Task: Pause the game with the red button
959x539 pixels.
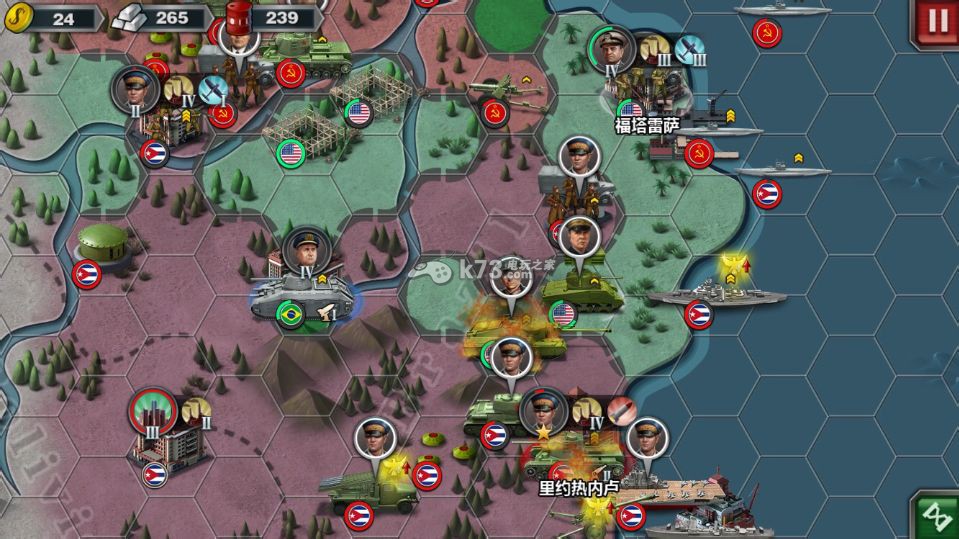Action: pyautogui.click(x=937, y=21)
